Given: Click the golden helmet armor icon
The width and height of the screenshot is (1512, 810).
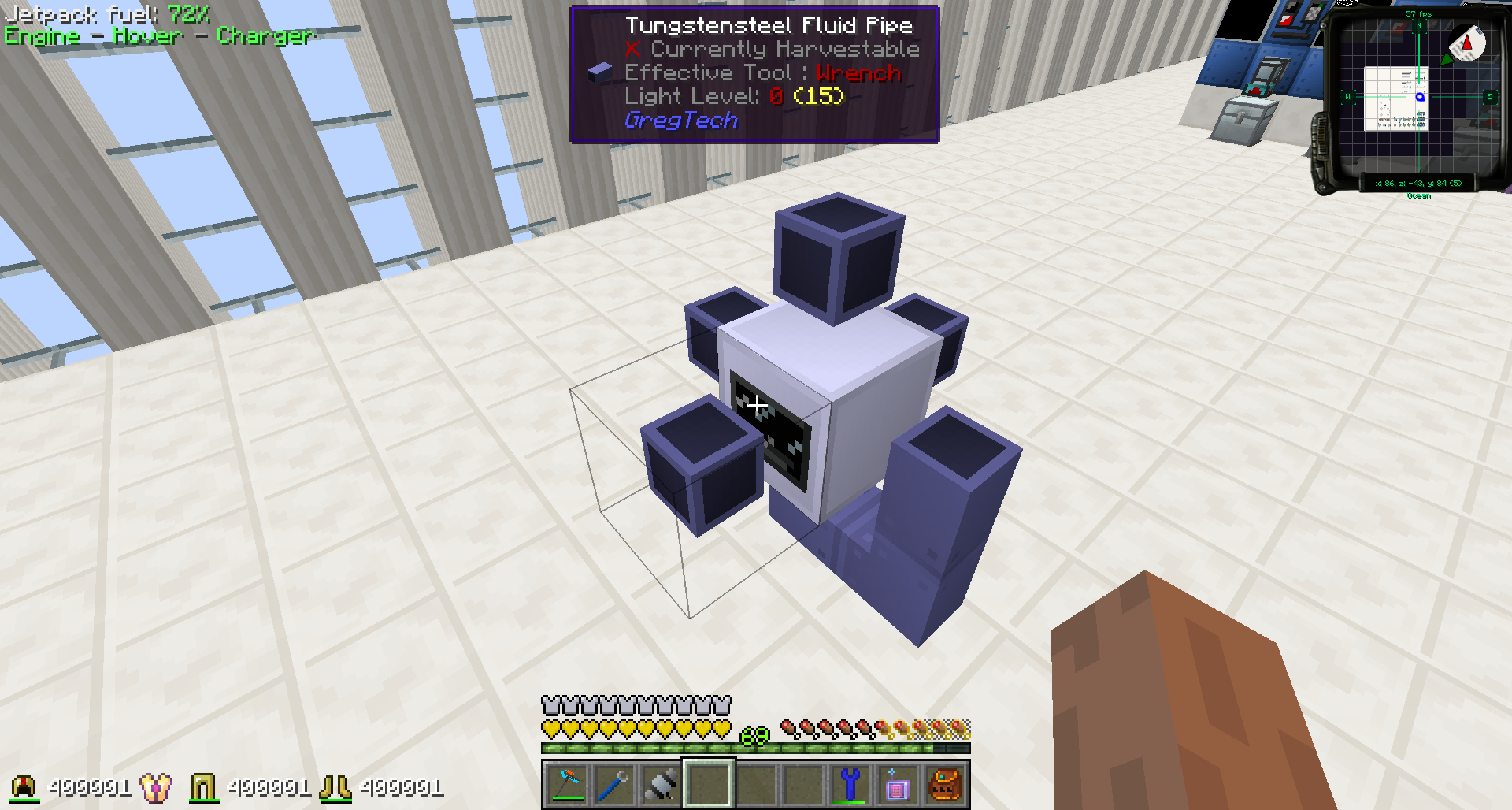Looking at the screenshot, I should (x=25, y=787).
